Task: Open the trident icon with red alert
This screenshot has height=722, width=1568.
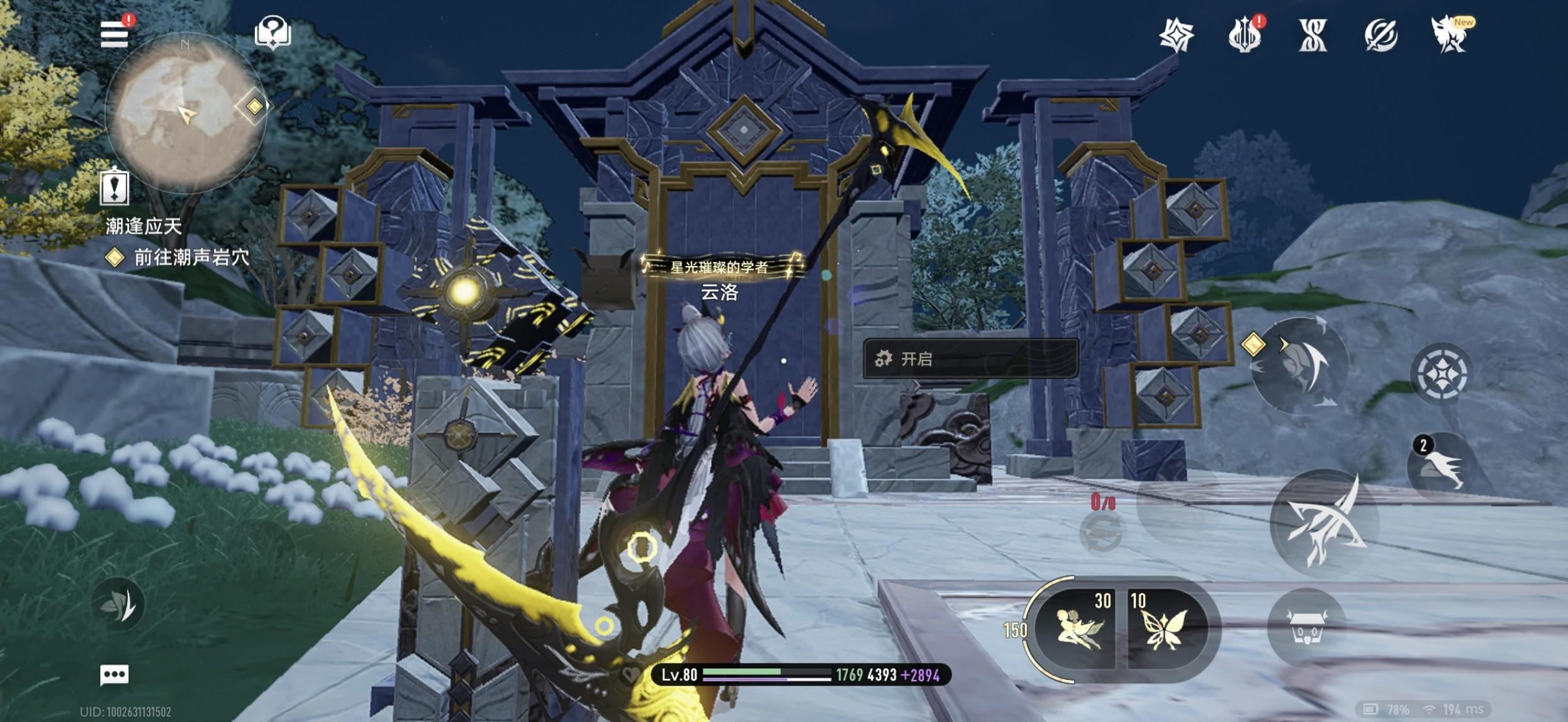Action: (x=1244, y=35)
